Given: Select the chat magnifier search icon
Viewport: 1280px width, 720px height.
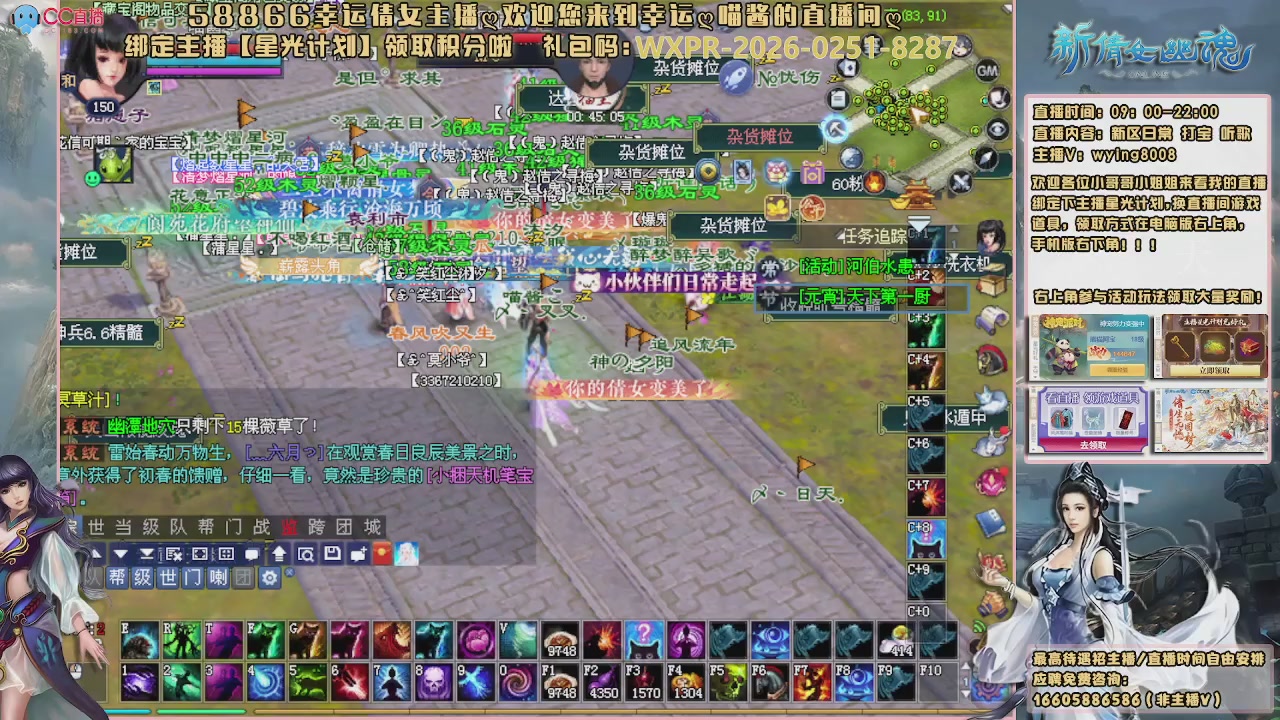Looking at the screenshot, I should 307,553.
